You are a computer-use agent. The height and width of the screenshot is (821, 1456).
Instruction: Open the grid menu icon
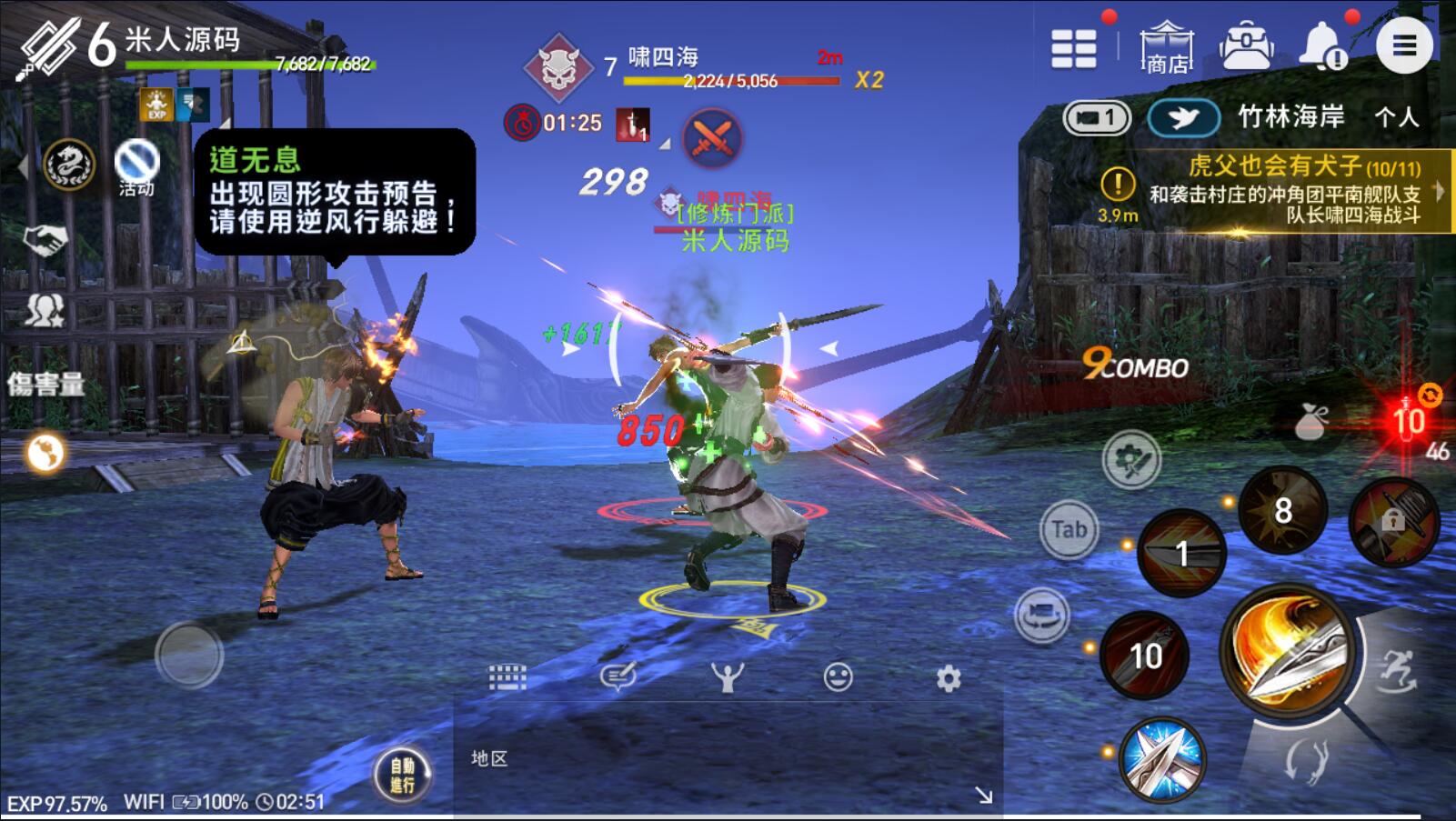coord(1073,47)
